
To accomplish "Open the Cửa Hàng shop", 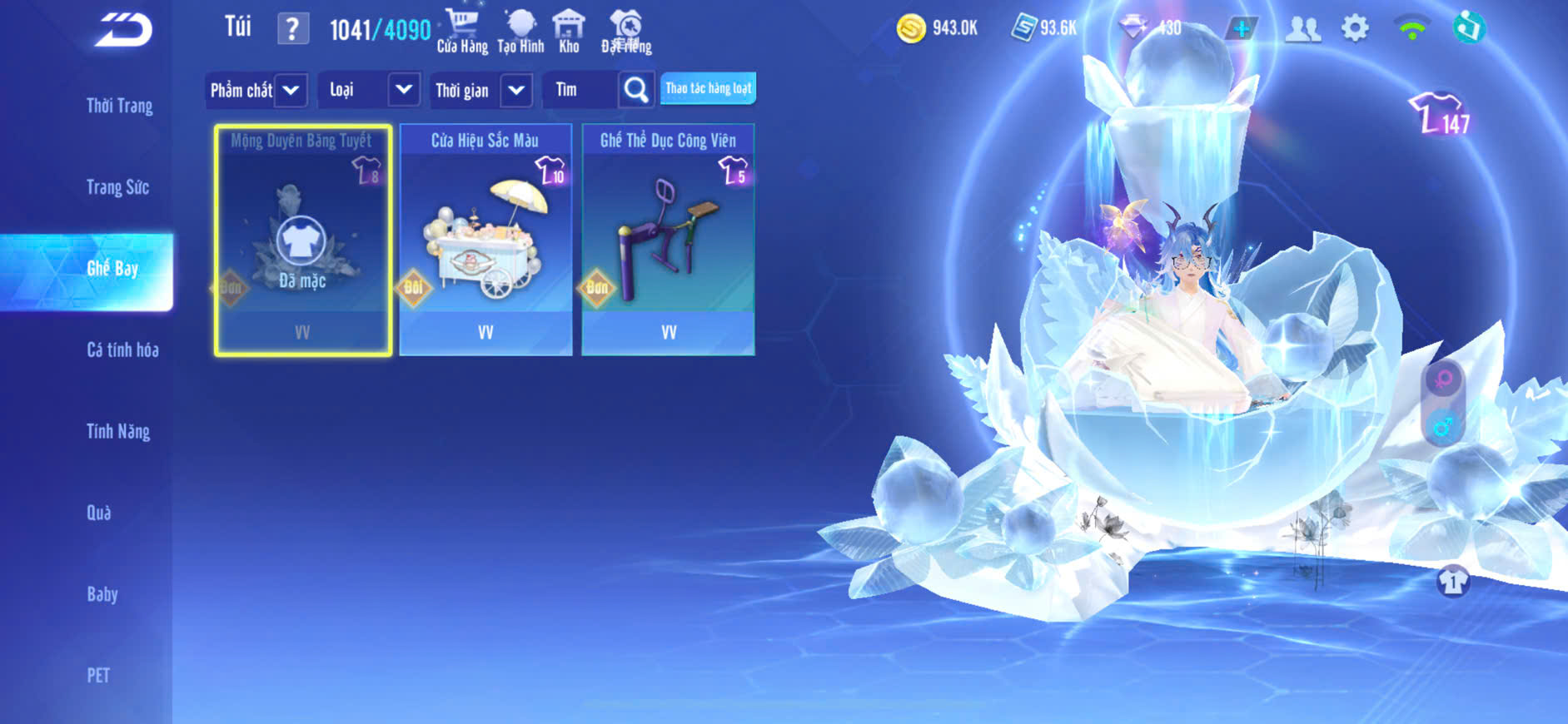I will click(x=462, y=32).
